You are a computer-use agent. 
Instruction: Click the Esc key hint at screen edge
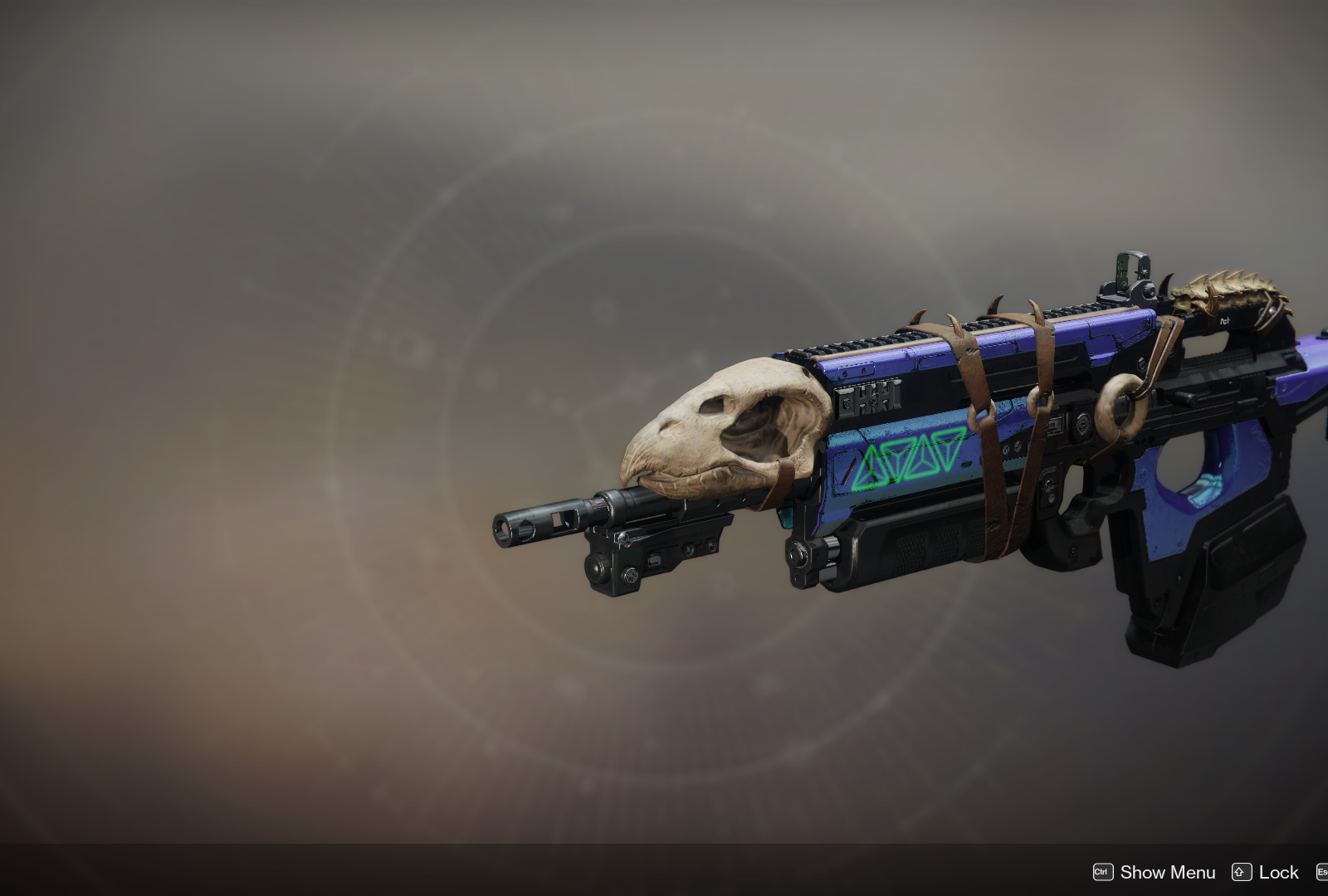click(x=1322, y=872)
